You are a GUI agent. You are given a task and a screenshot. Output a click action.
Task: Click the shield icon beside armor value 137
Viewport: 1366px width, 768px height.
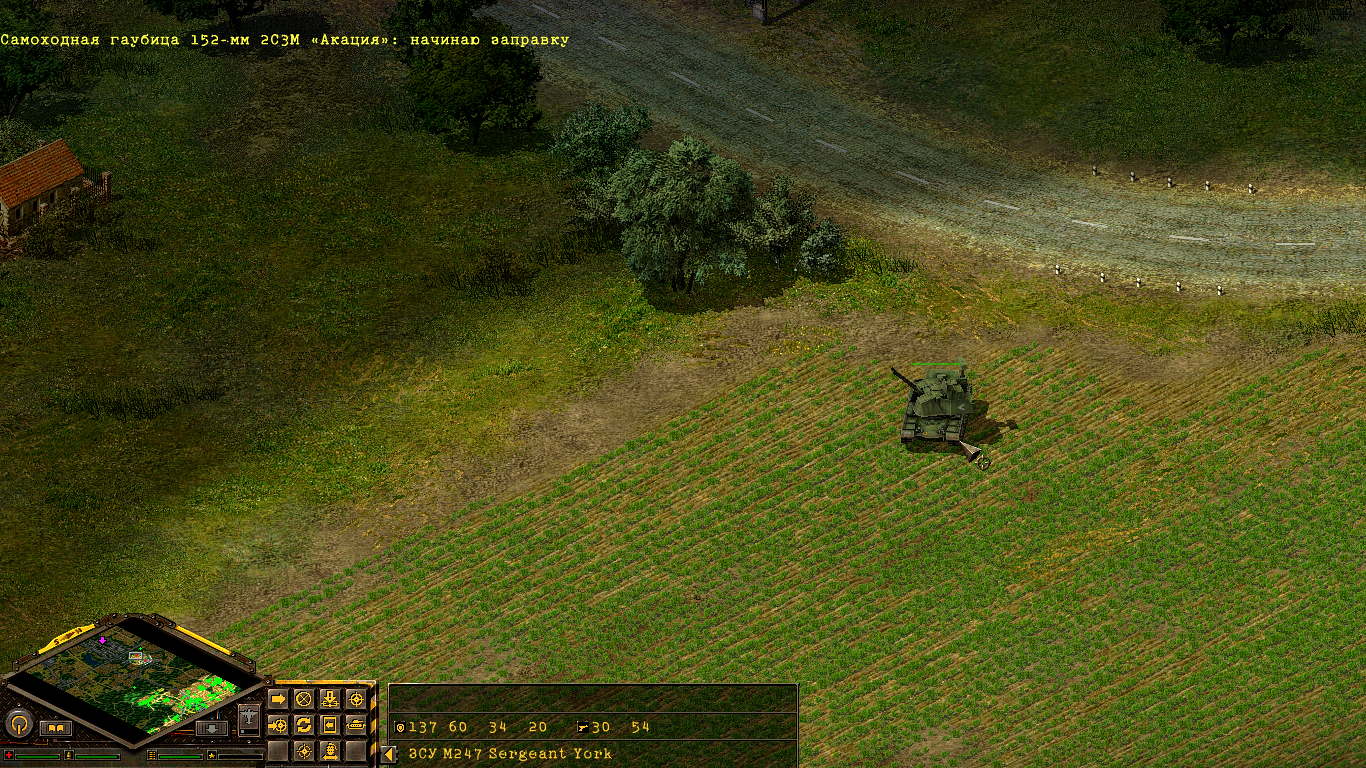tap(398, 728)
